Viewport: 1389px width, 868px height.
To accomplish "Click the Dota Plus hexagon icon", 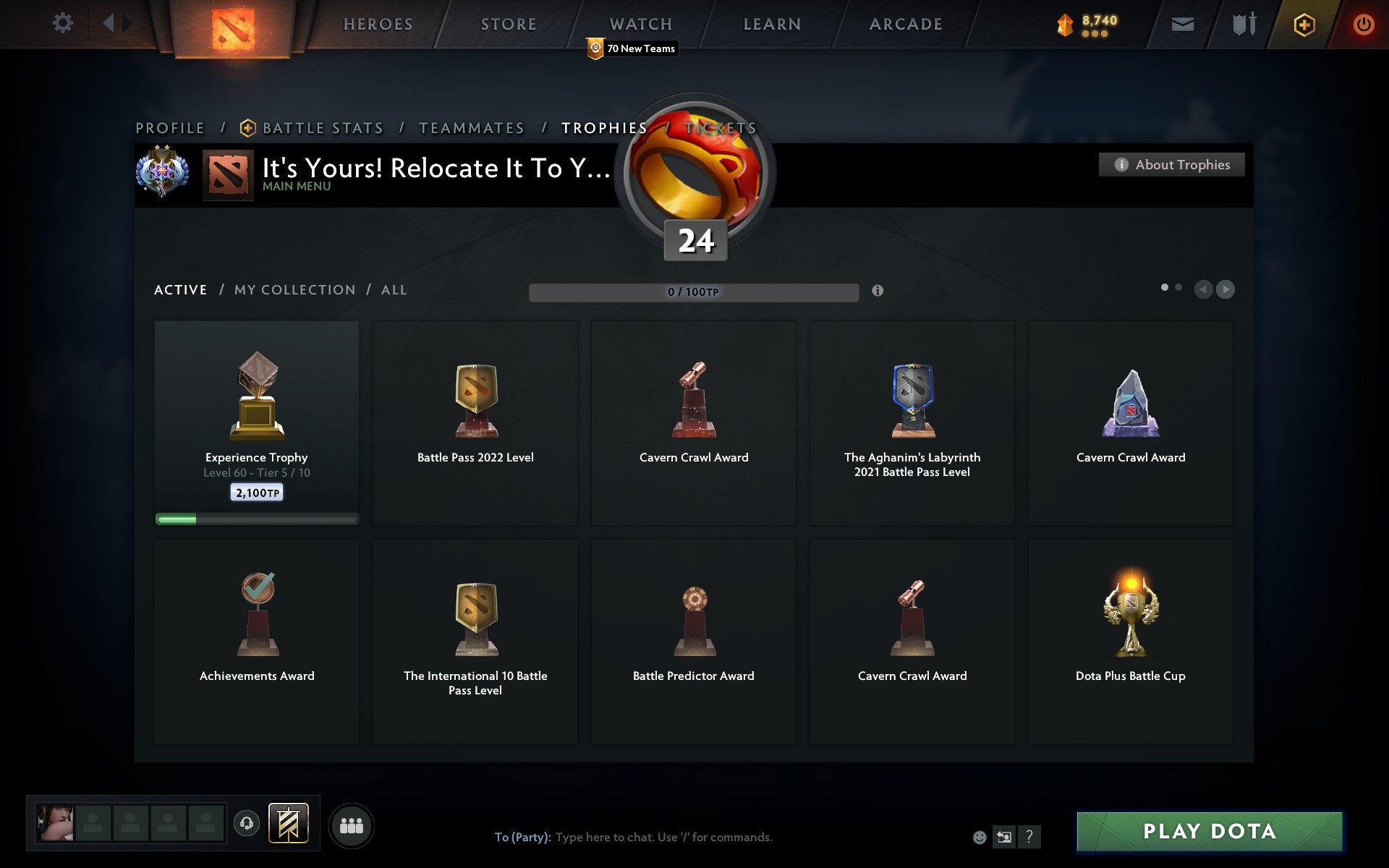I will 1302,22.
